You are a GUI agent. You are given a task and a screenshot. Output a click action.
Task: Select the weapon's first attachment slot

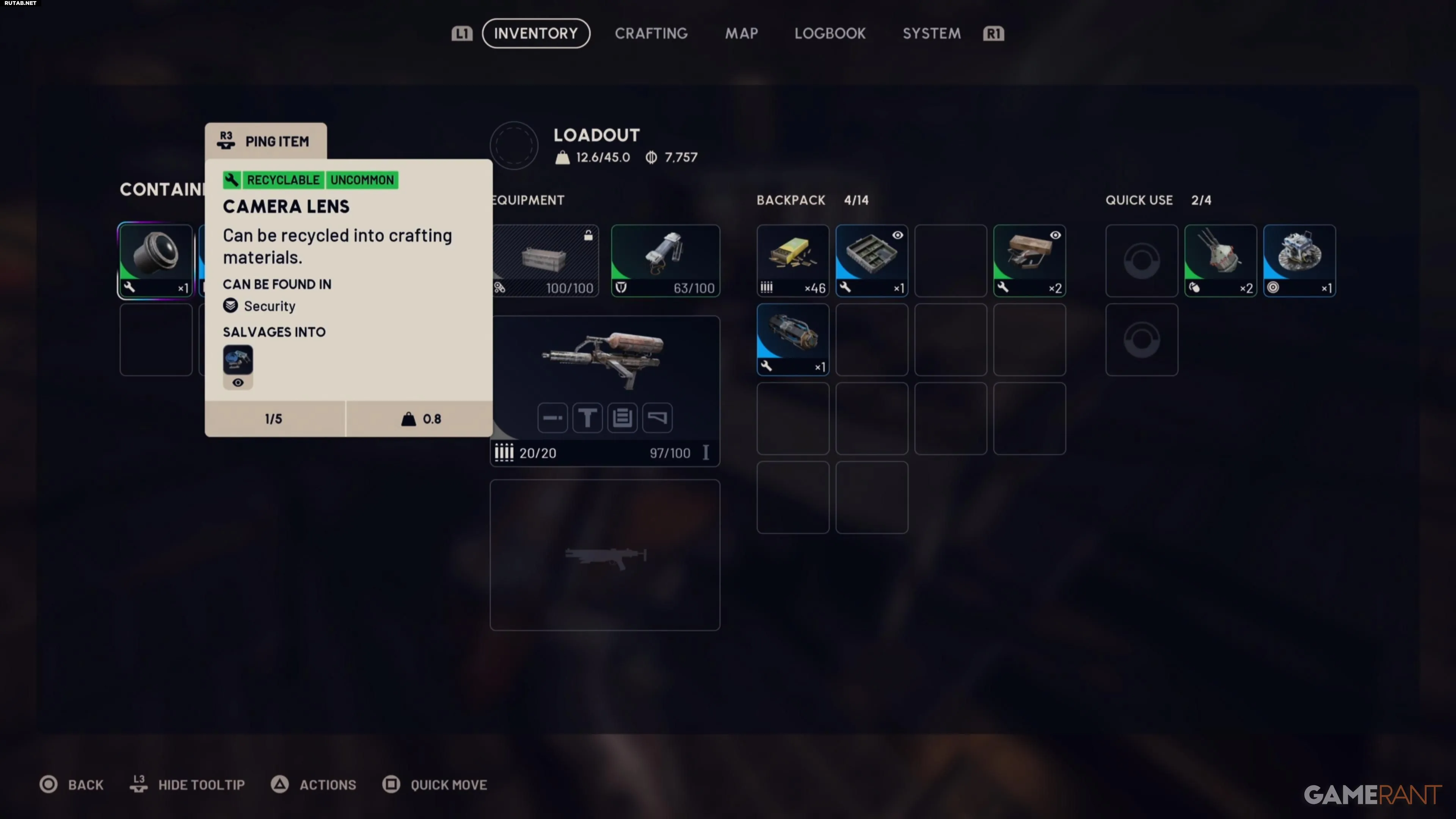point(552,418)
